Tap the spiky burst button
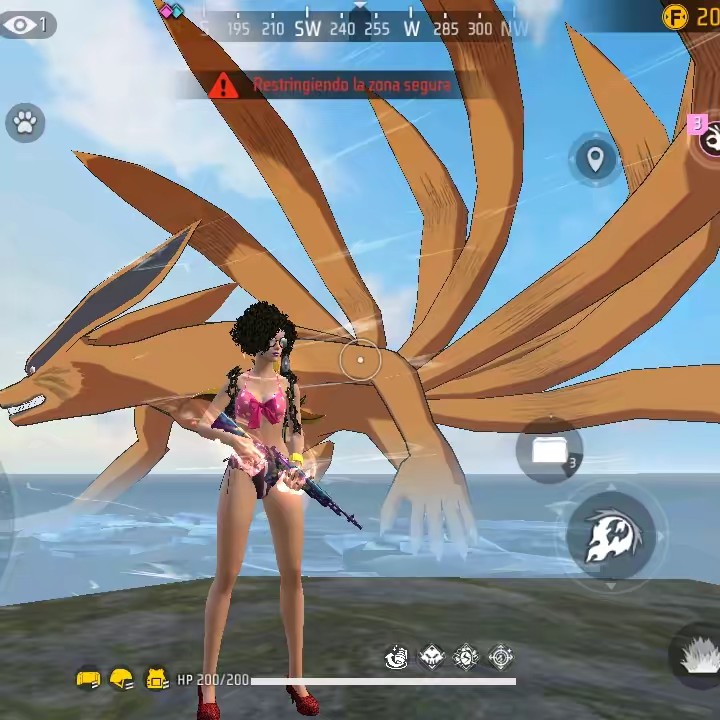The image size is (720, 720). point(697,655)
